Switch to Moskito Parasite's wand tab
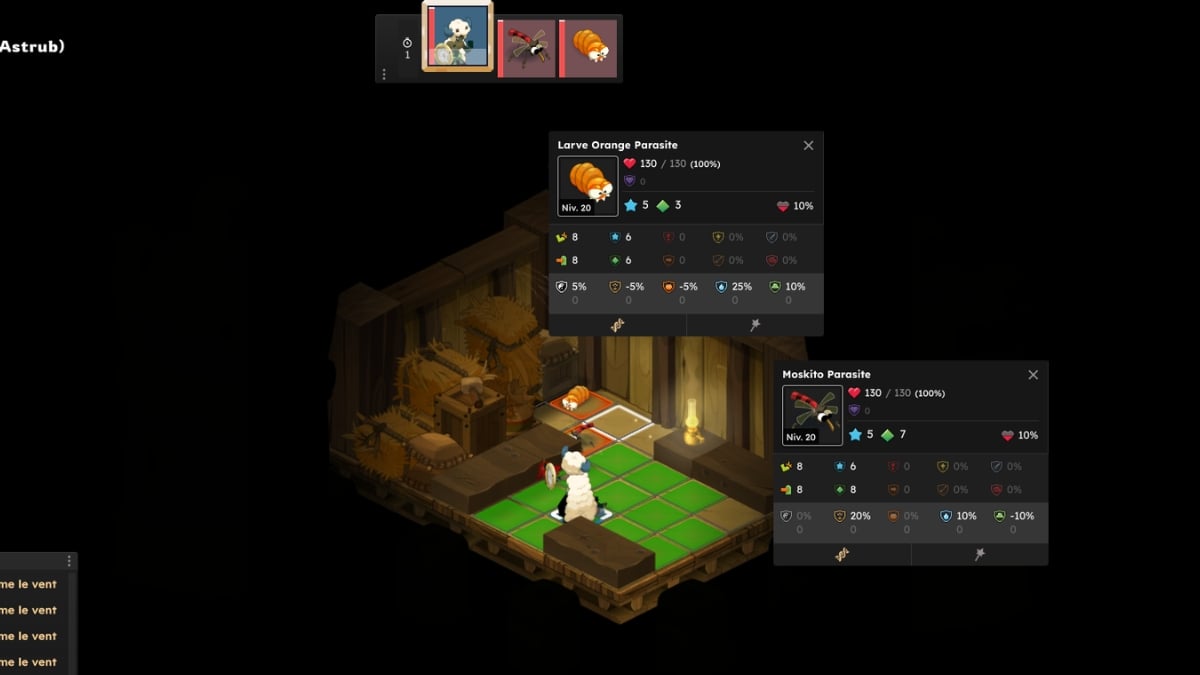This screenshot has width=1200, height=675. 980,554
